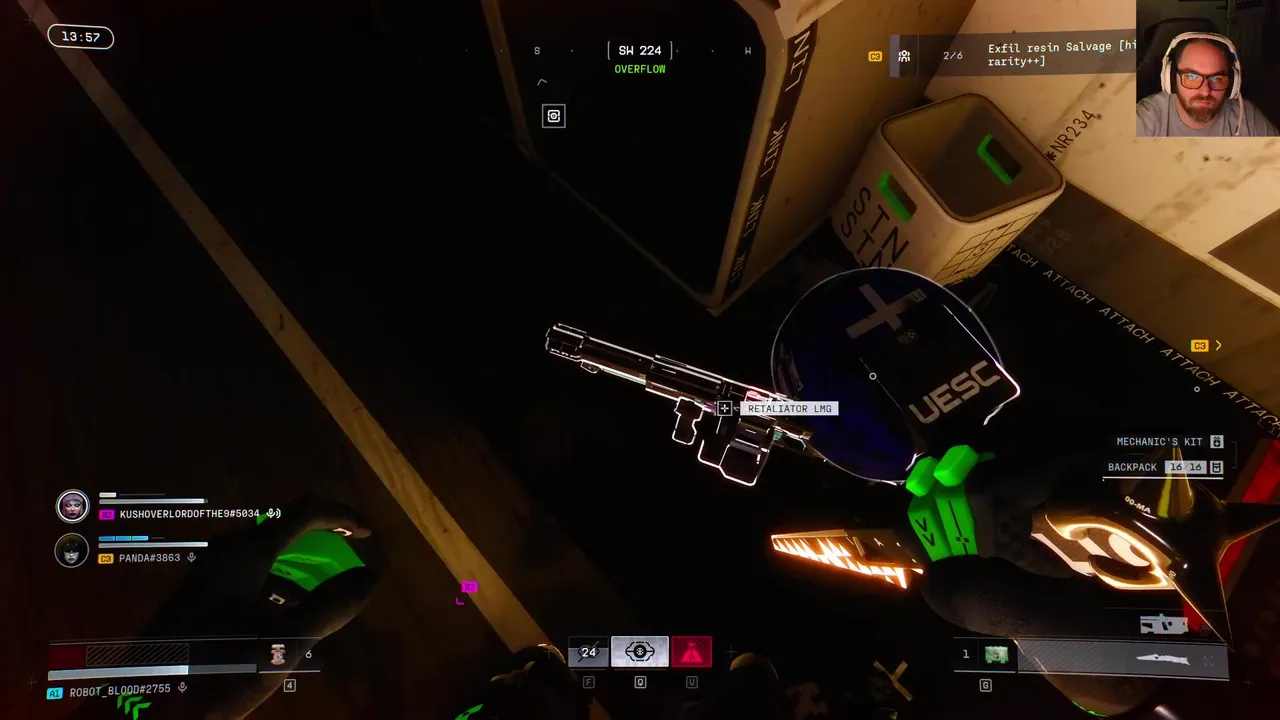Click the yellow C3 teammate direction marker
The width and height of the screenshot is (1280, 720).
click(x=1200, y=346)
